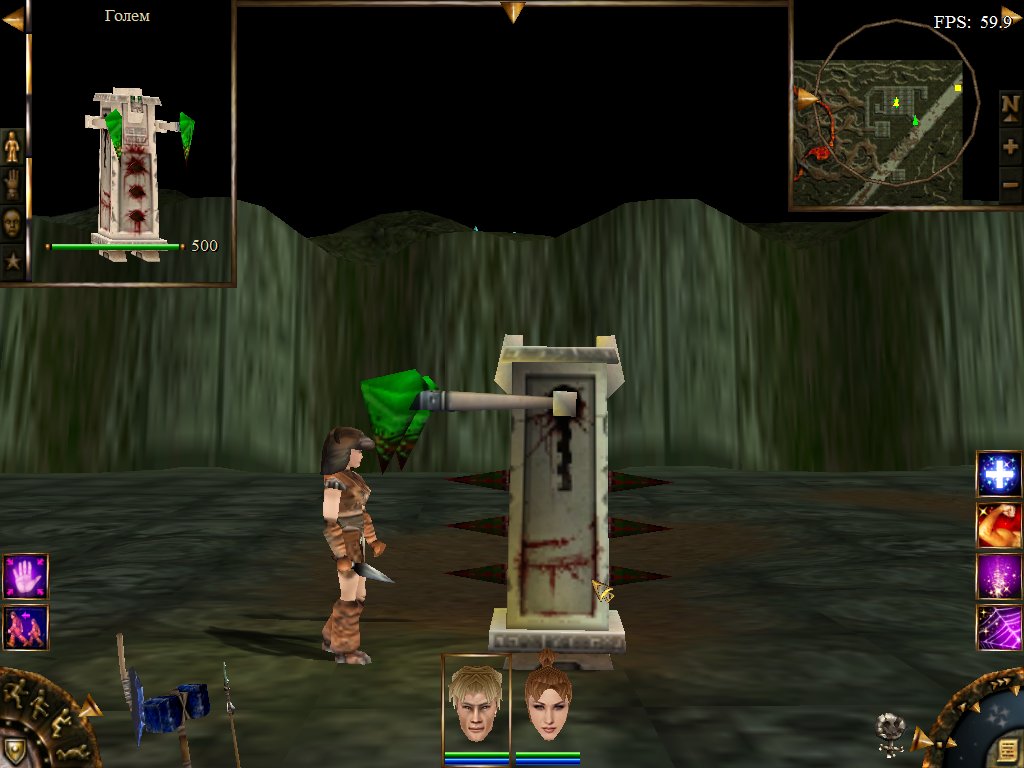Image resolution: width=1024 pixels, height=768 pixels.
Task: Open the star icon tab
Action: [x=12, y=261]
